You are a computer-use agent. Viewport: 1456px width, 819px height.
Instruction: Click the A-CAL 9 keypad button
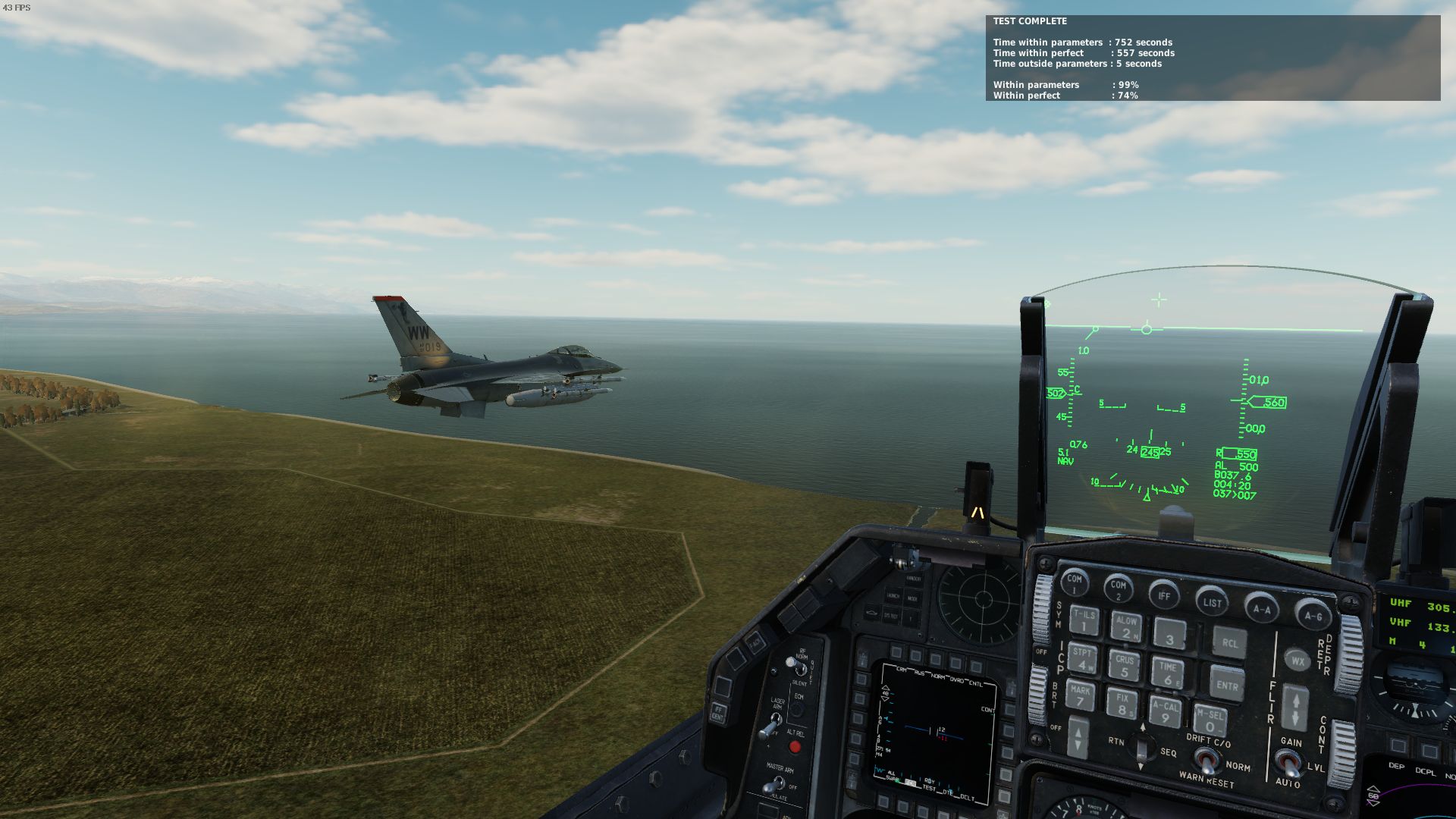tap(1166, 712)
